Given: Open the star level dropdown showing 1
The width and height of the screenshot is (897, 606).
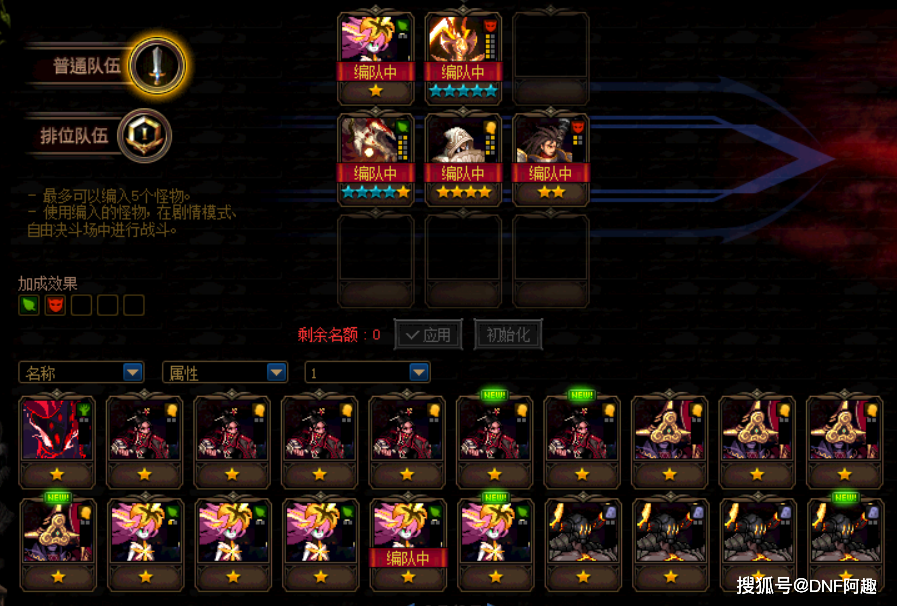Looking at the screenshot, I should point(368,373).
